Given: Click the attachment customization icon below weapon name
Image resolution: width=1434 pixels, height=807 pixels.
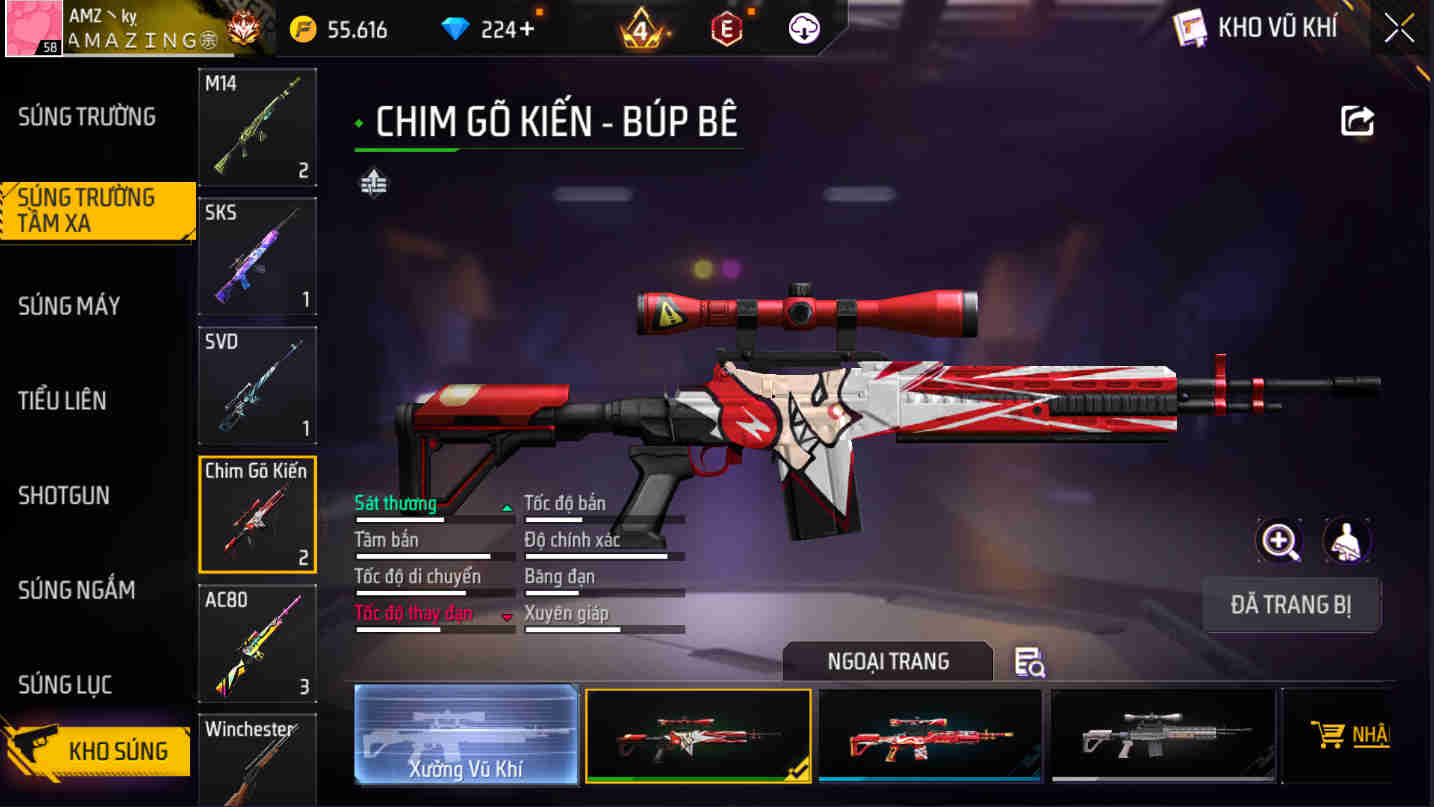Looking at the screenshot, I should pos(372,182).
